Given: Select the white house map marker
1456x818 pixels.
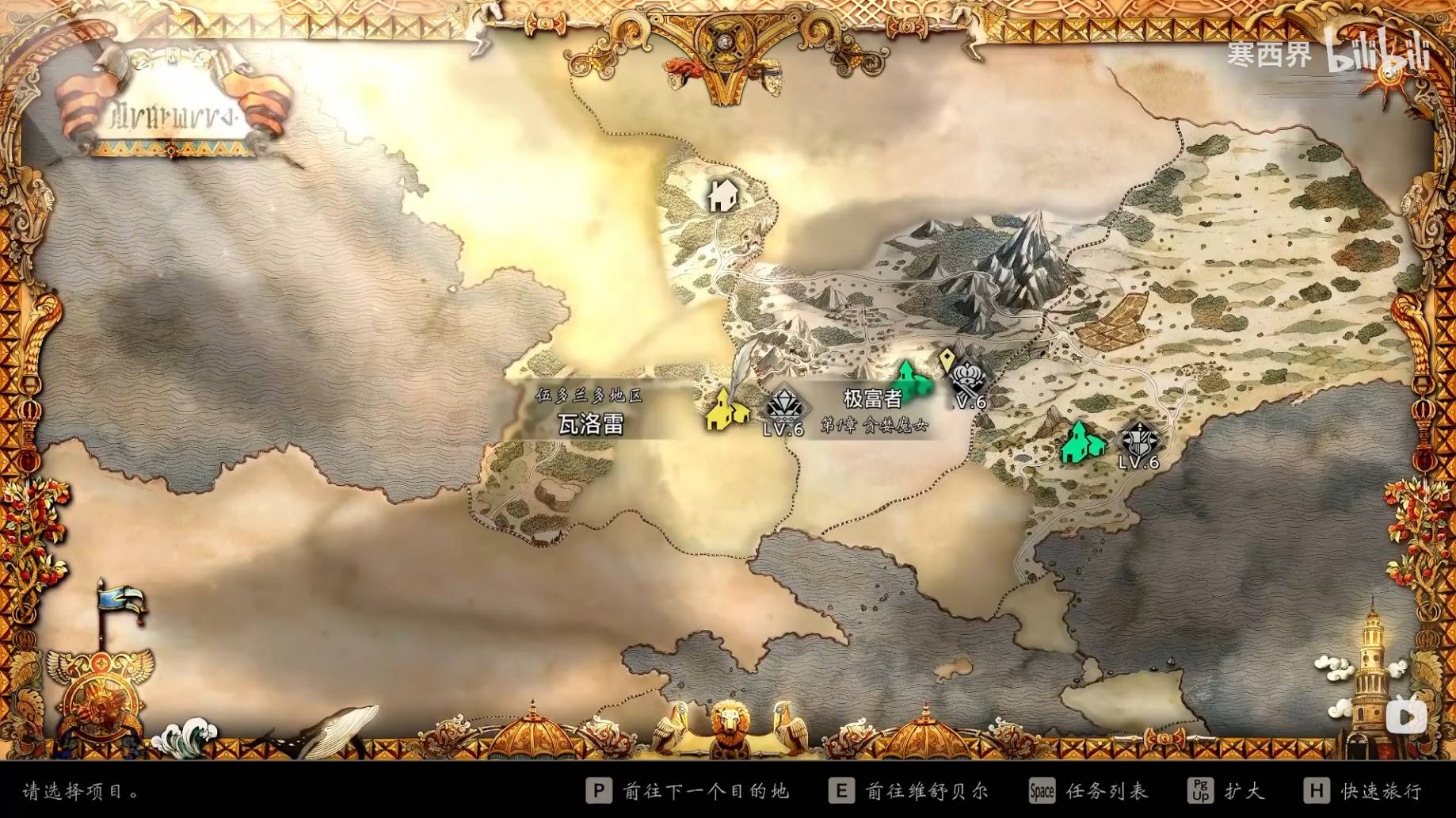Looking at the screenshot, I should (x=722, y=194).
